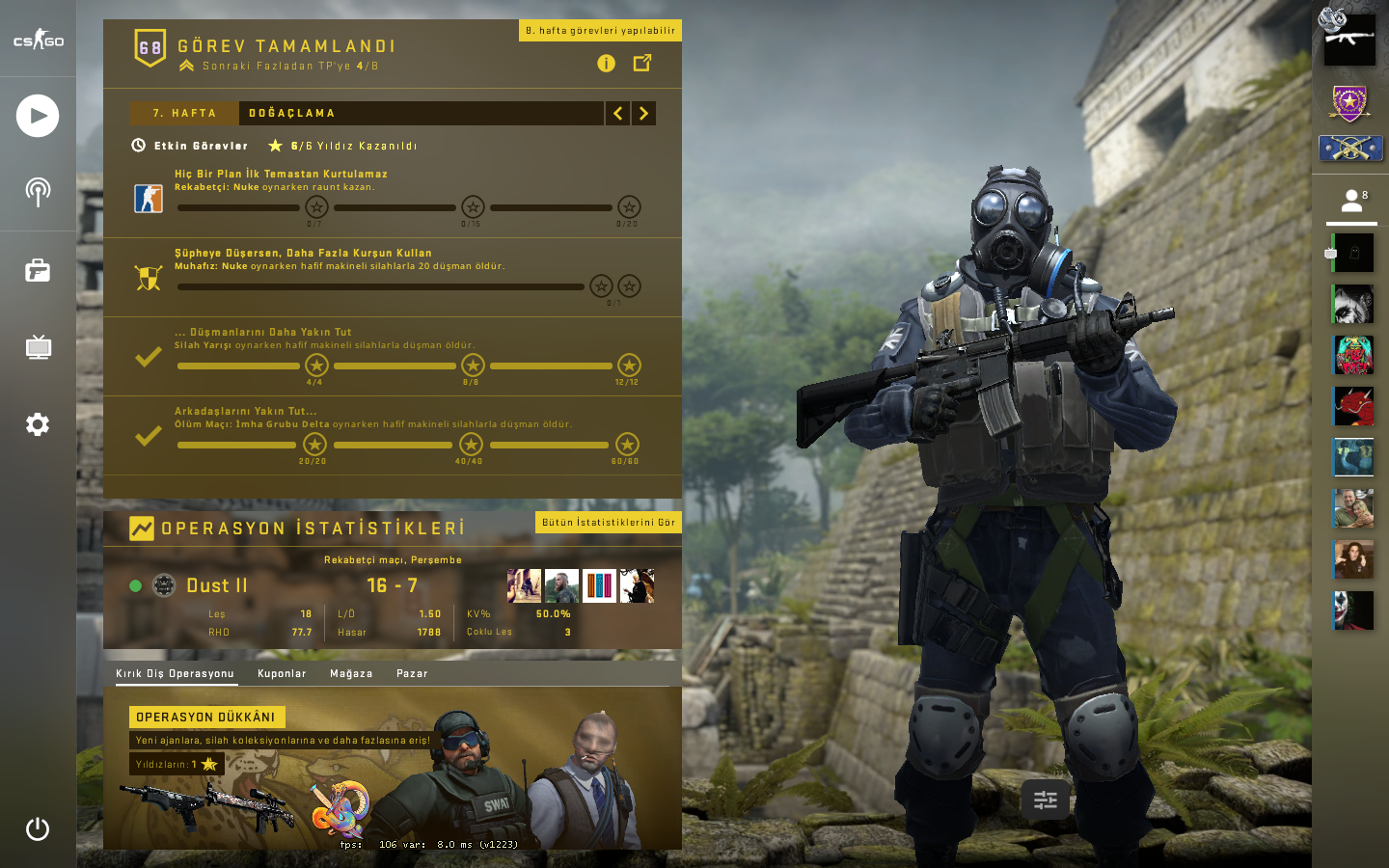Select the Play icon in the left sidebar
The height and width of the screenshot is (868, 1389).
tap(38, 116)
